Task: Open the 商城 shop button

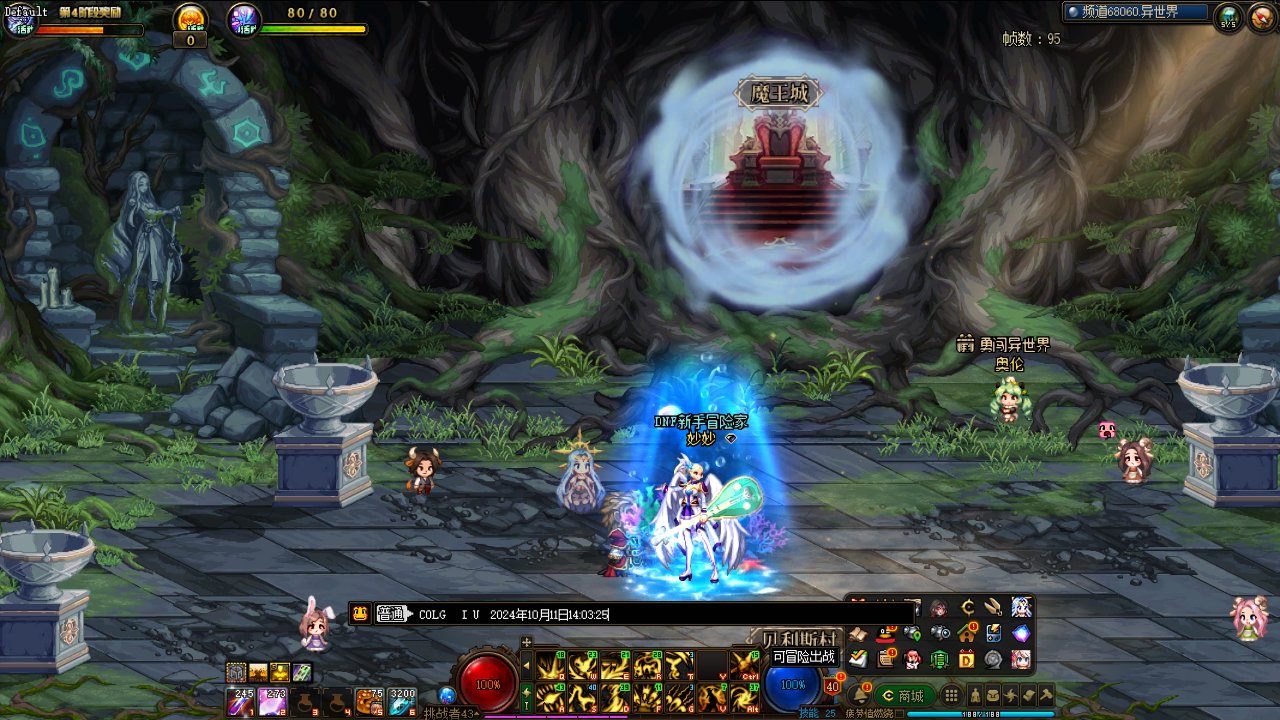Action: pos(903,695)
